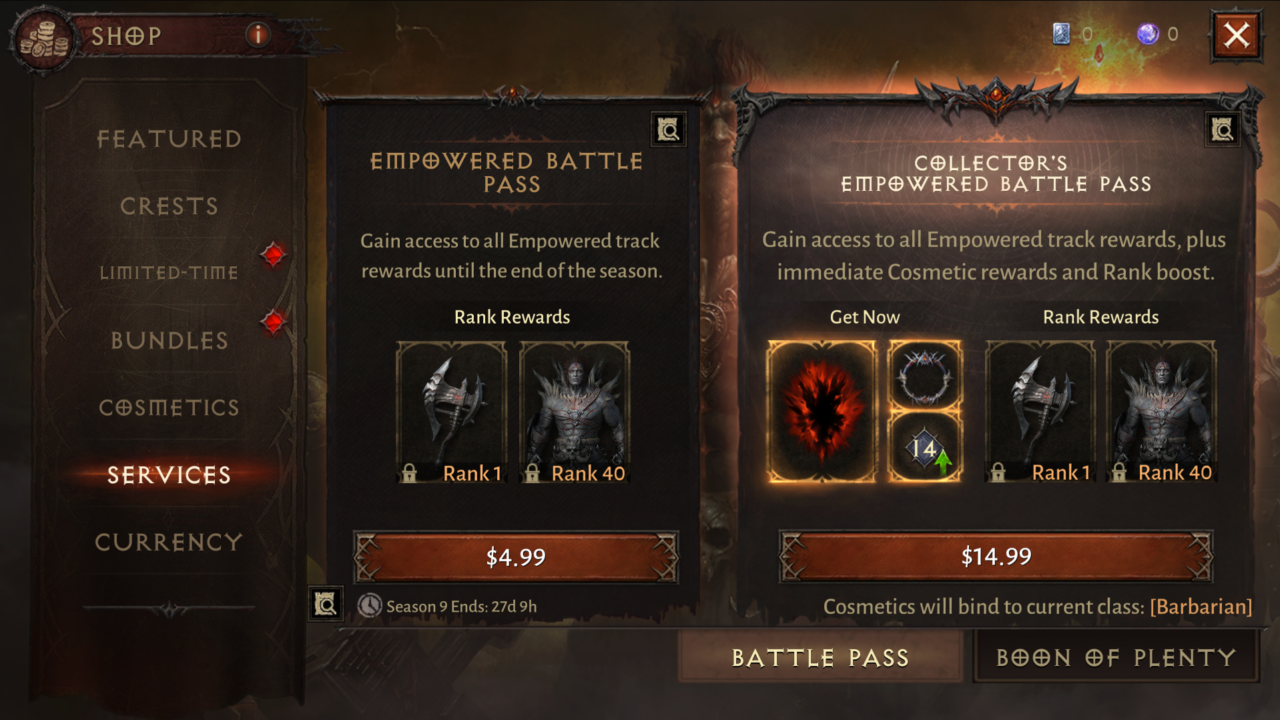
Task: Open the Limited-Time offers section
Action: (169, 272)
